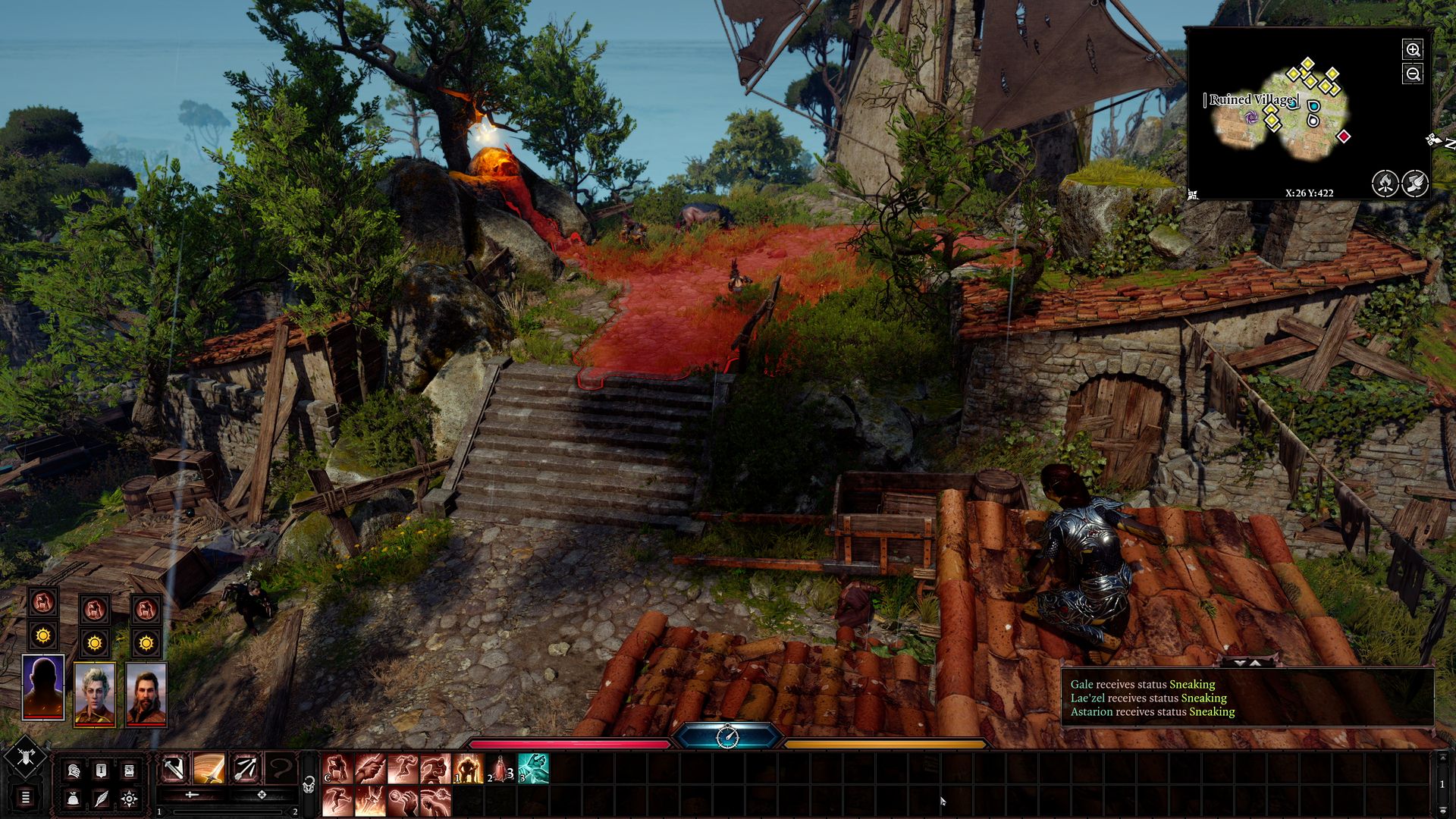Select the bearded companion portrait

pos(146,694)
